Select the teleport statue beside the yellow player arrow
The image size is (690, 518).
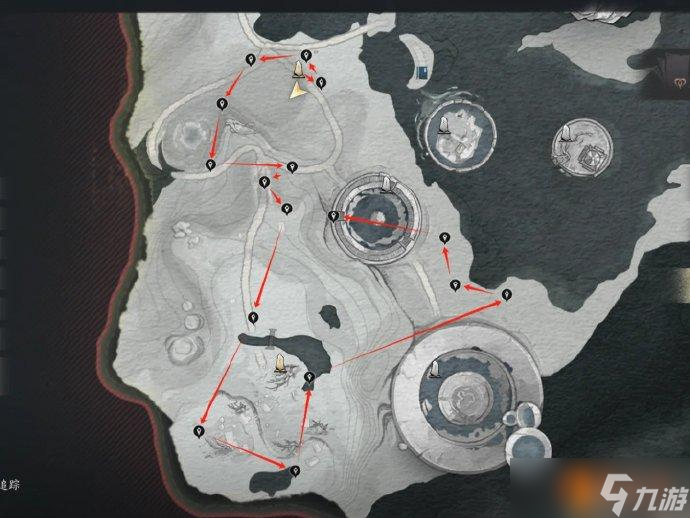(298, 70)
